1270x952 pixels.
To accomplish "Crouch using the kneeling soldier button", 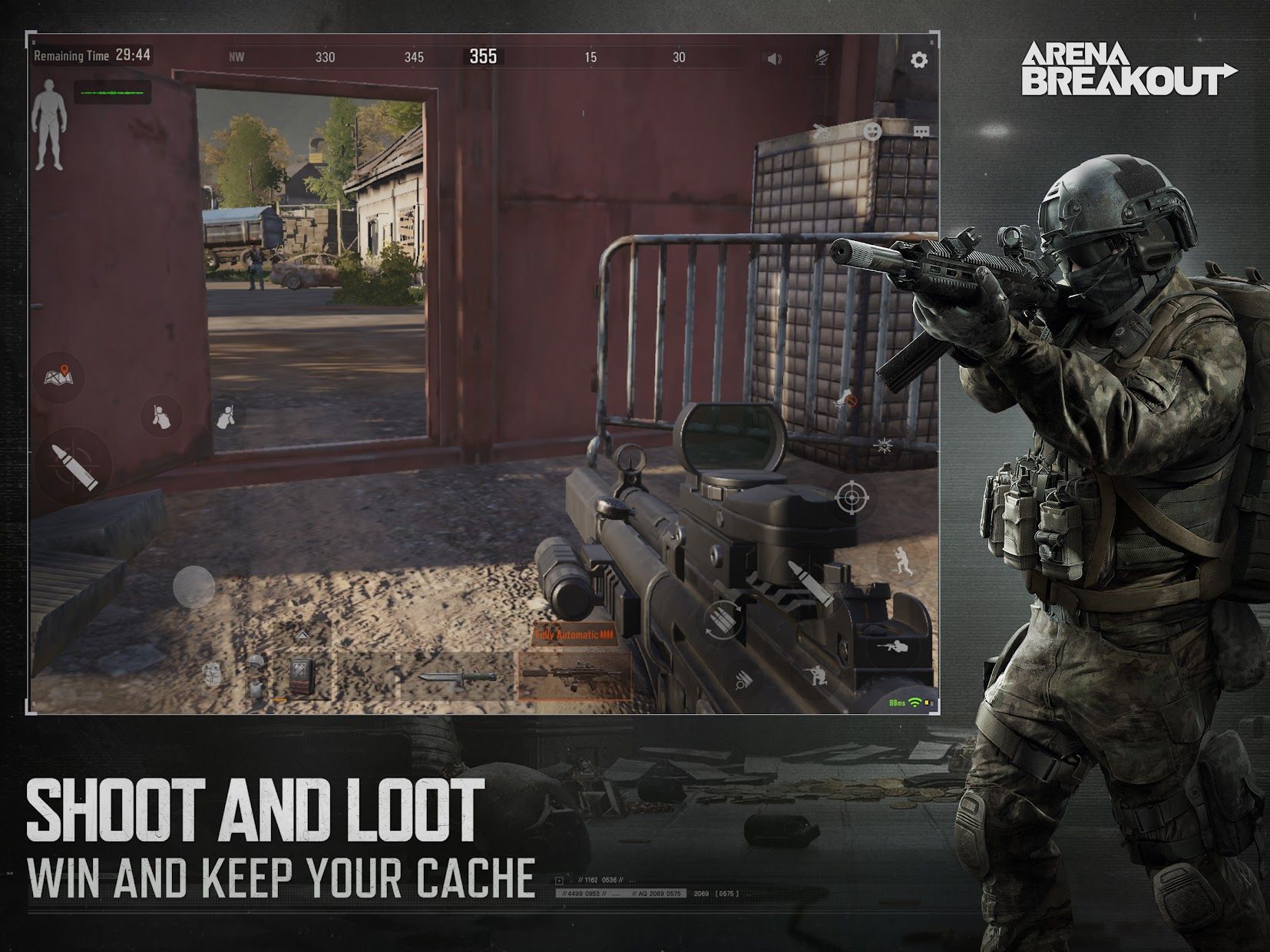I will (813, 677).
